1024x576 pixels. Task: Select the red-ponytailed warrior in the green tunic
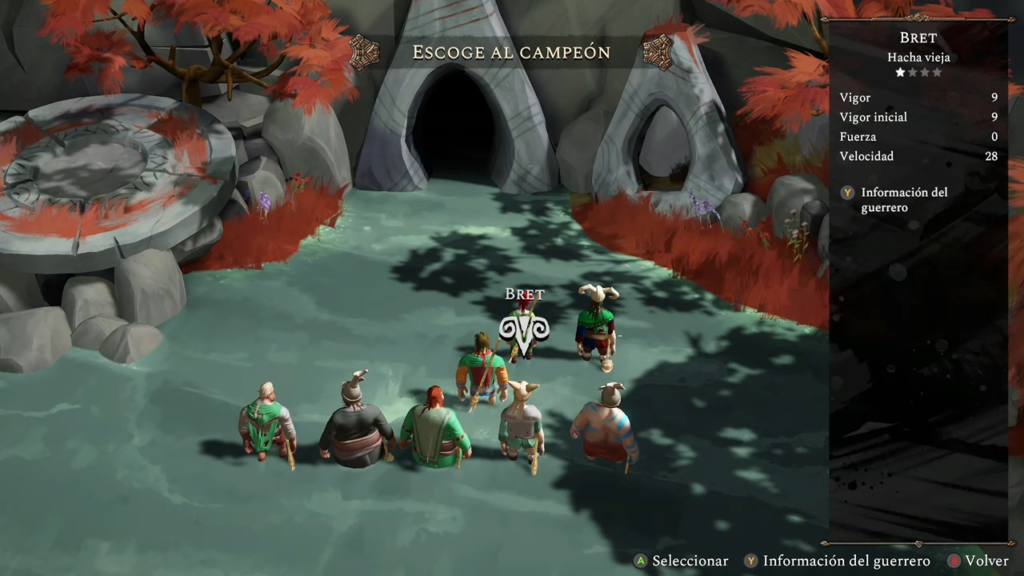[435, 430]
